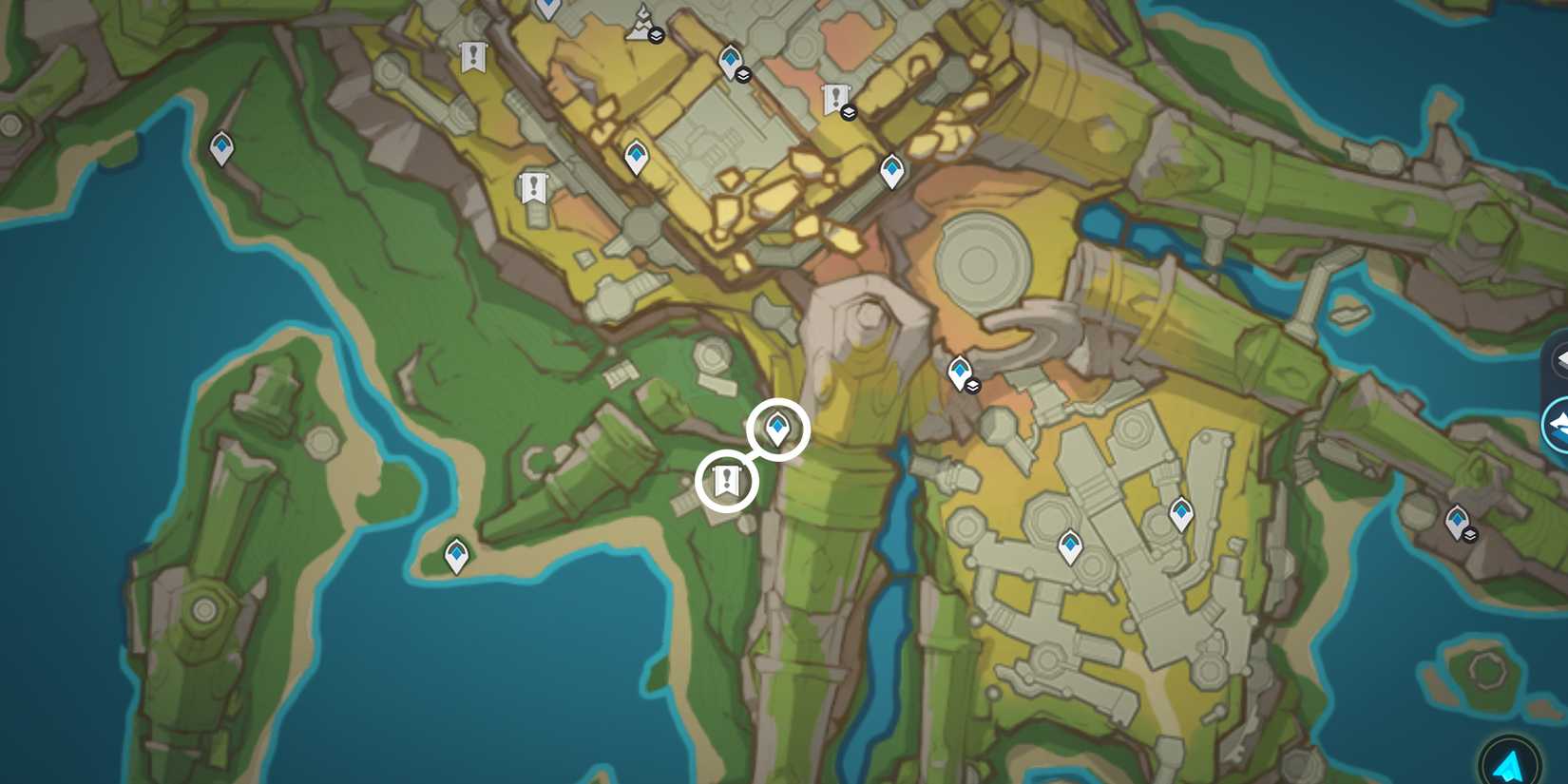Image resolution: width=1568 pixels, height=784 pixels.
Task: Click the second quest flag below the city entrance
Action: point(534,186)
